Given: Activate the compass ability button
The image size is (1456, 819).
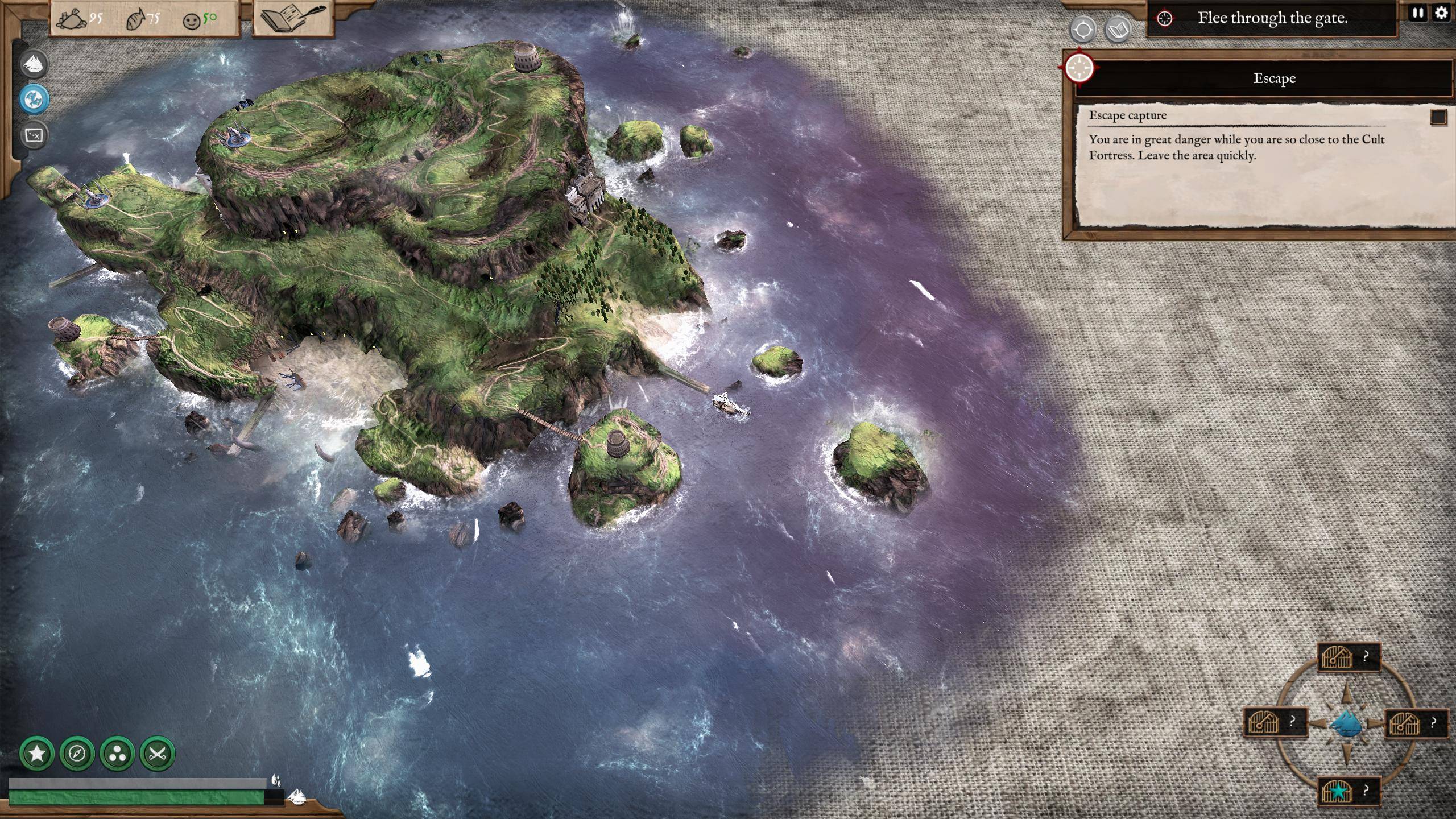Looking at the screenshot, I should tap(77, 754).
